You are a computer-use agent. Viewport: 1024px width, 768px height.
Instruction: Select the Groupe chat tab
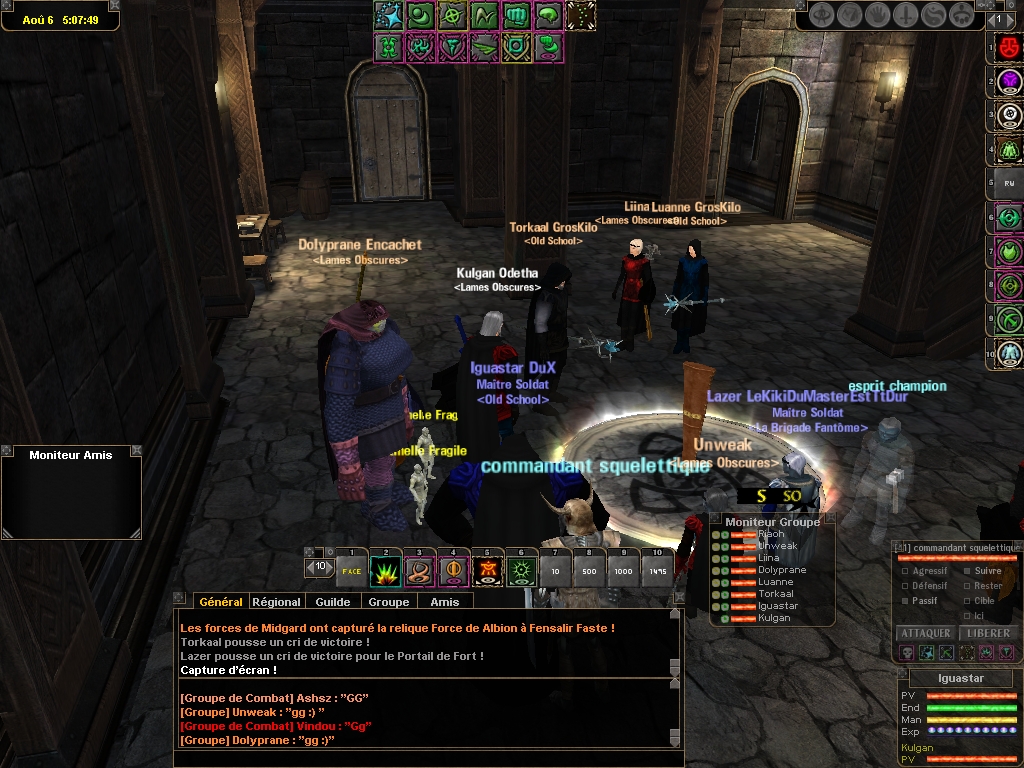(388, 602)
